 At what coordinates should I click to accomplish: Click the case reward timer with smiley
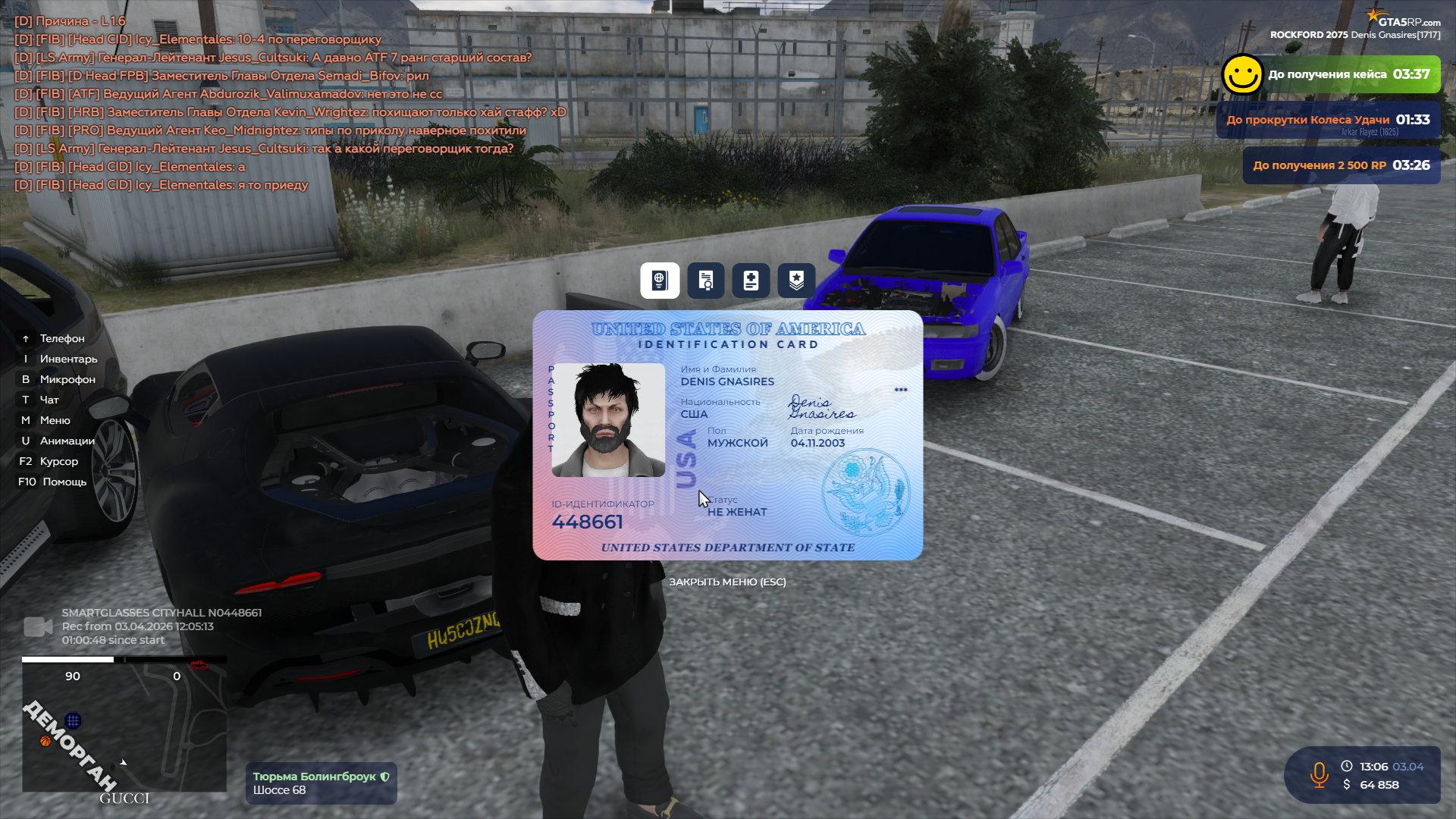click(x=1331, y=74)
